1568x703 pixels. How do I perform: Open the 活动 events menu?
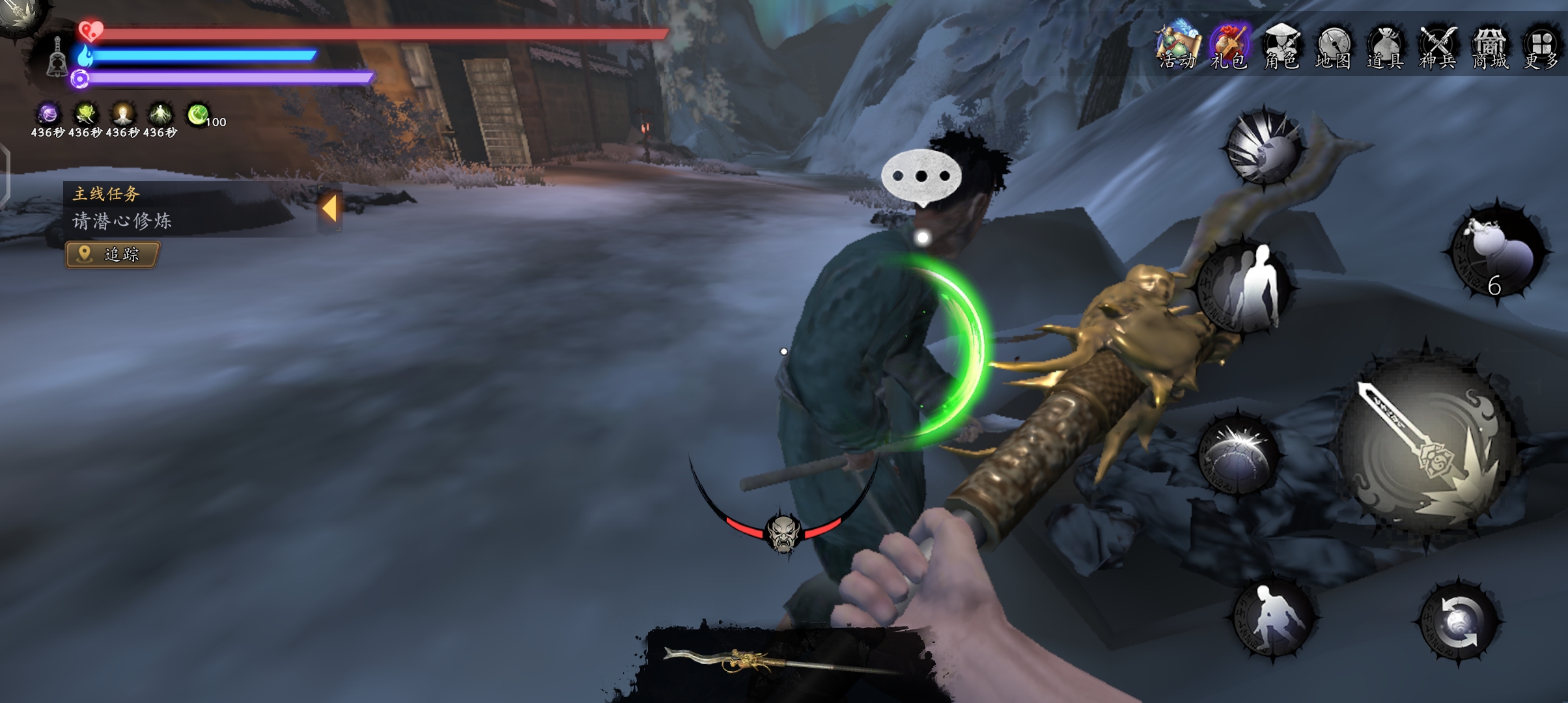(x=1177, y=46)
